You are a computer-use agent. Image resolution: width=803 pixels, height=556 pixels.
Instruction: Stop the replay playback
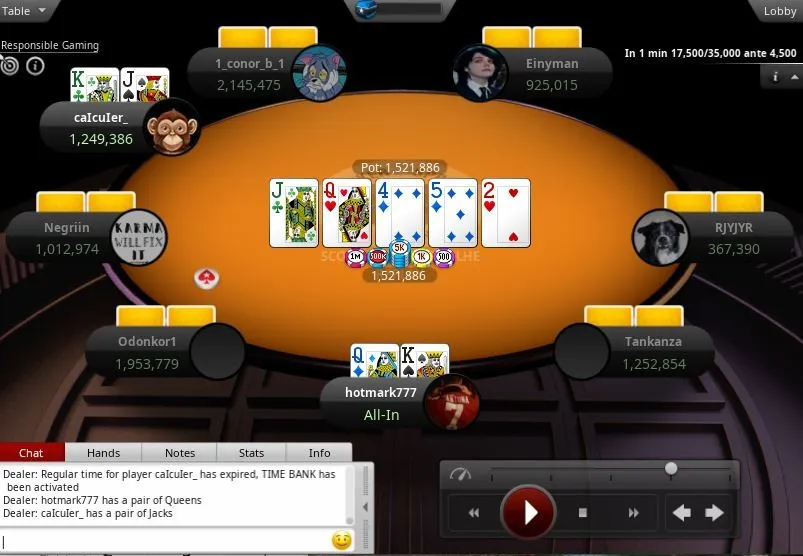[x=583, y=513]
